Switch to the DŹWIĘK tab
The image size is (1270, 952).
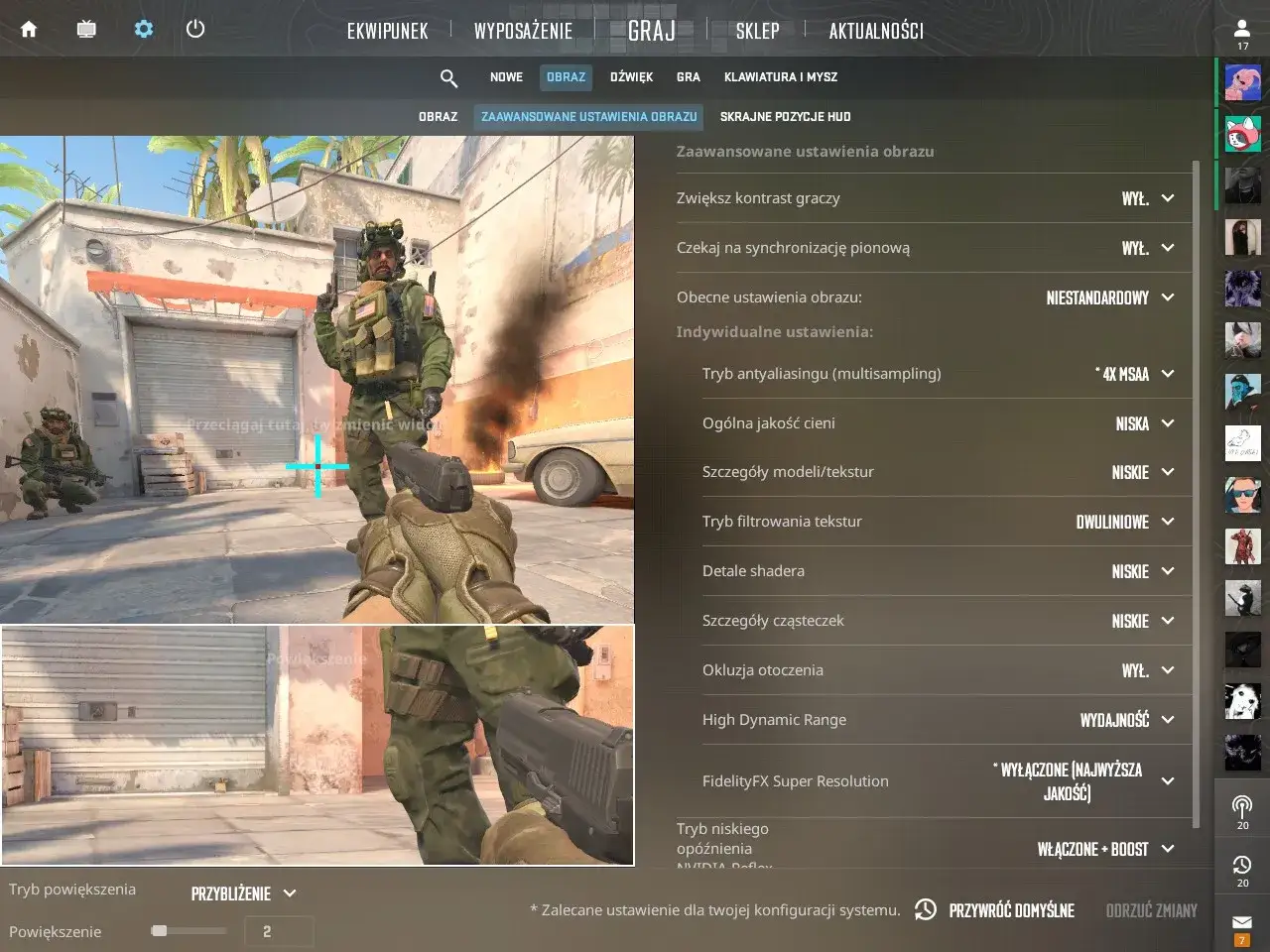coord(631,77)
